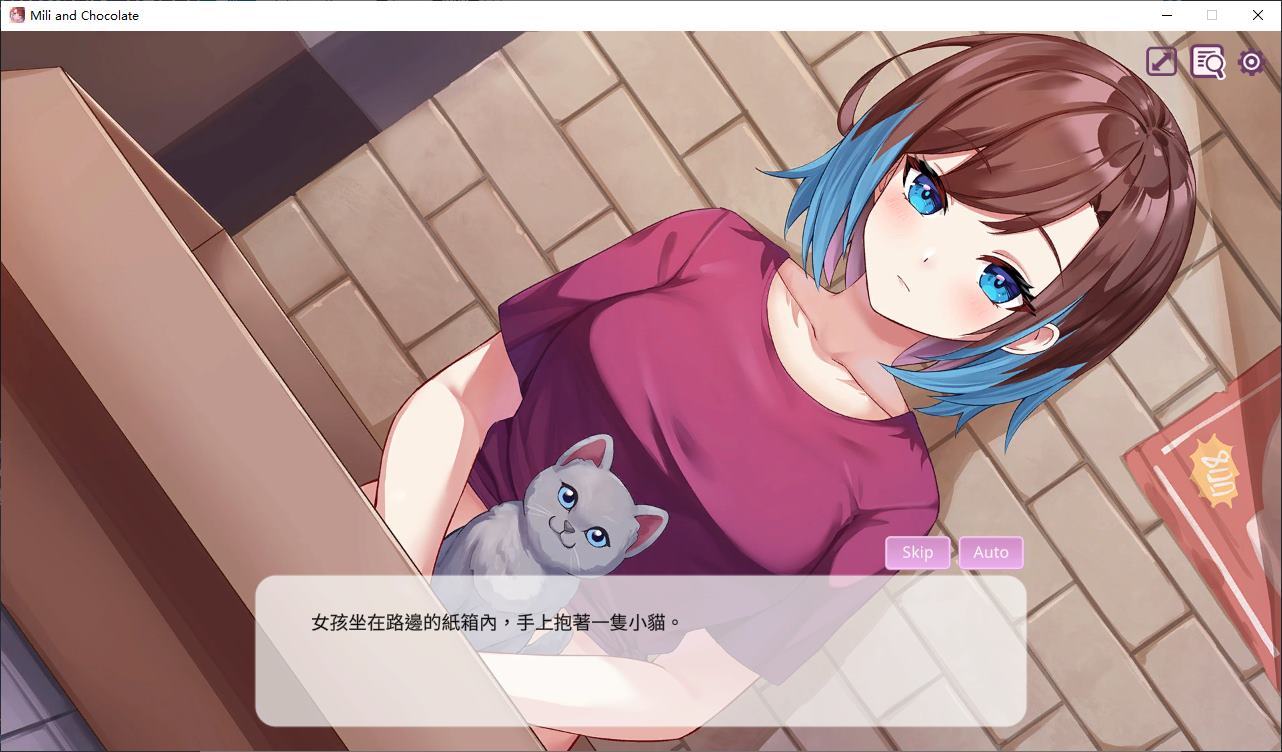Minimize the game window
The image size is (1282, 752).
(x=1166, y=15)
